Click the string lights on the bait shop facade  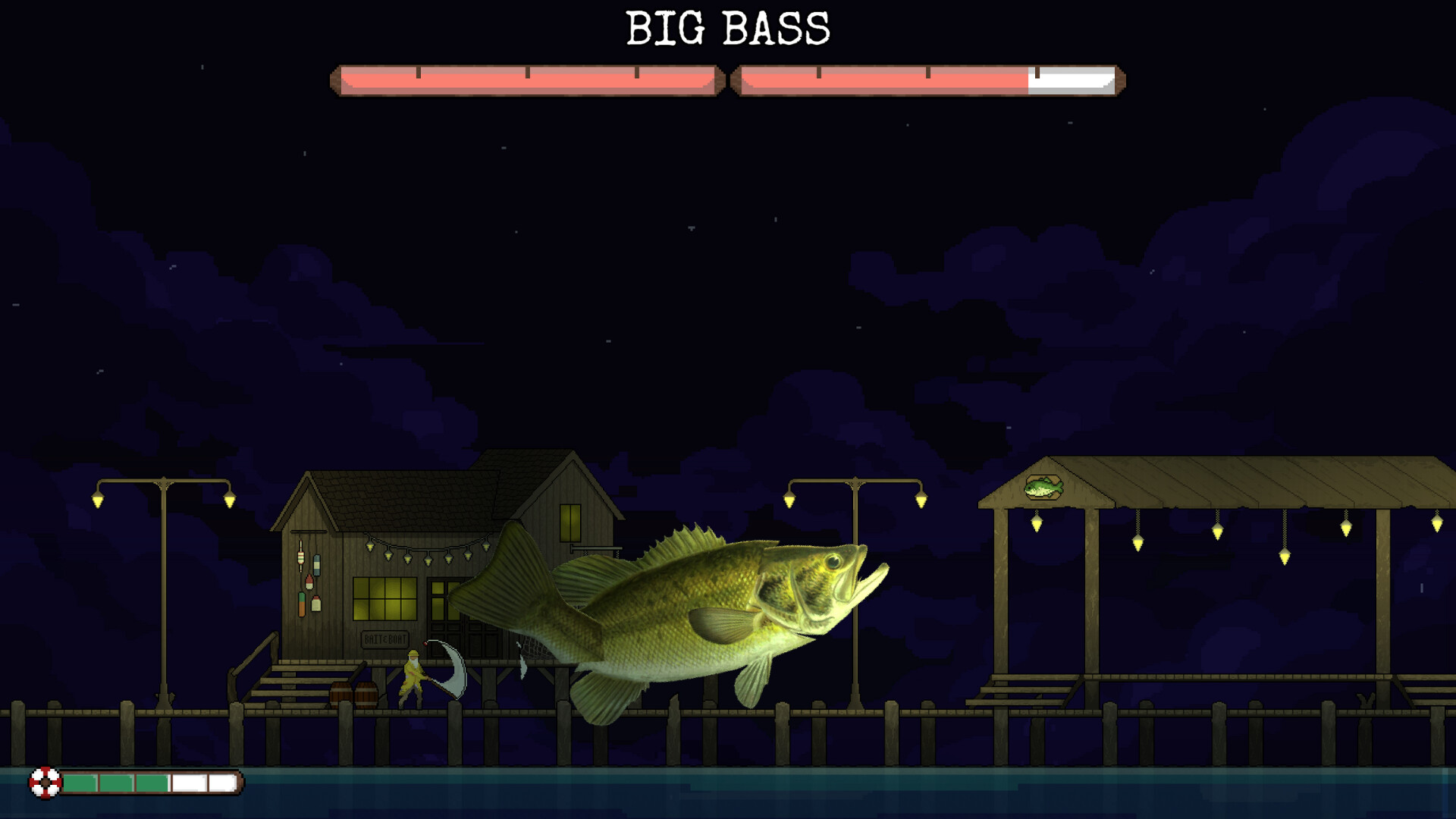click(x=427, y=556)
